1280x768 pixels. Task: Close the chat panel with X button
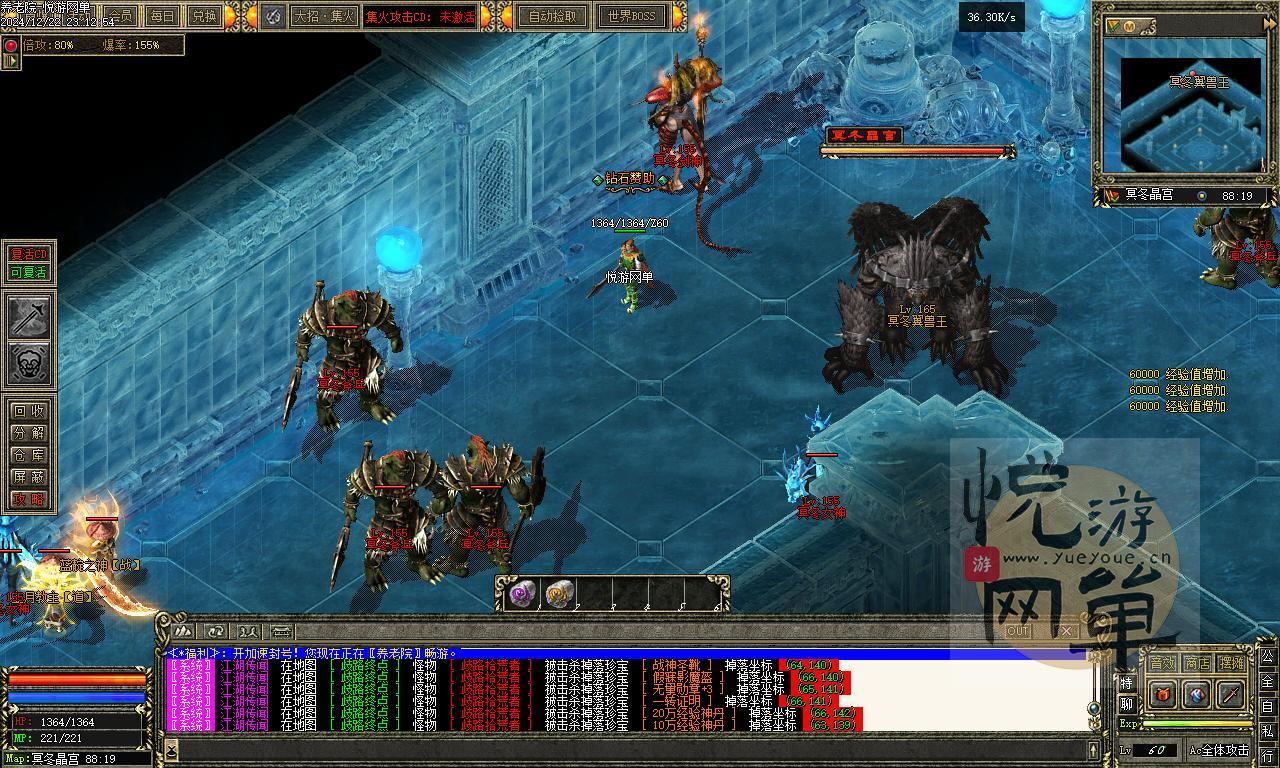1066,631
